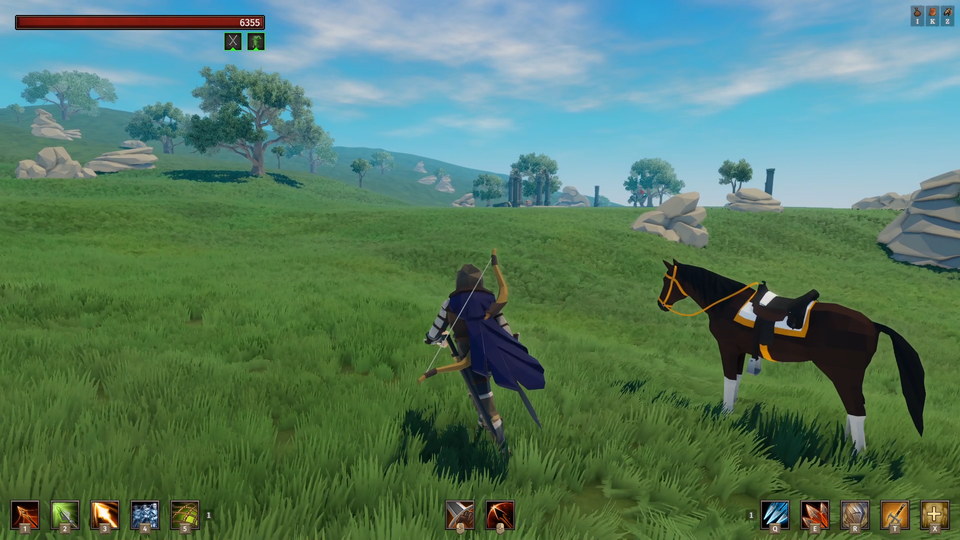Trigger the flaming arrow ability
Viewport: 960px width, 540px height.
click(105, 514)
